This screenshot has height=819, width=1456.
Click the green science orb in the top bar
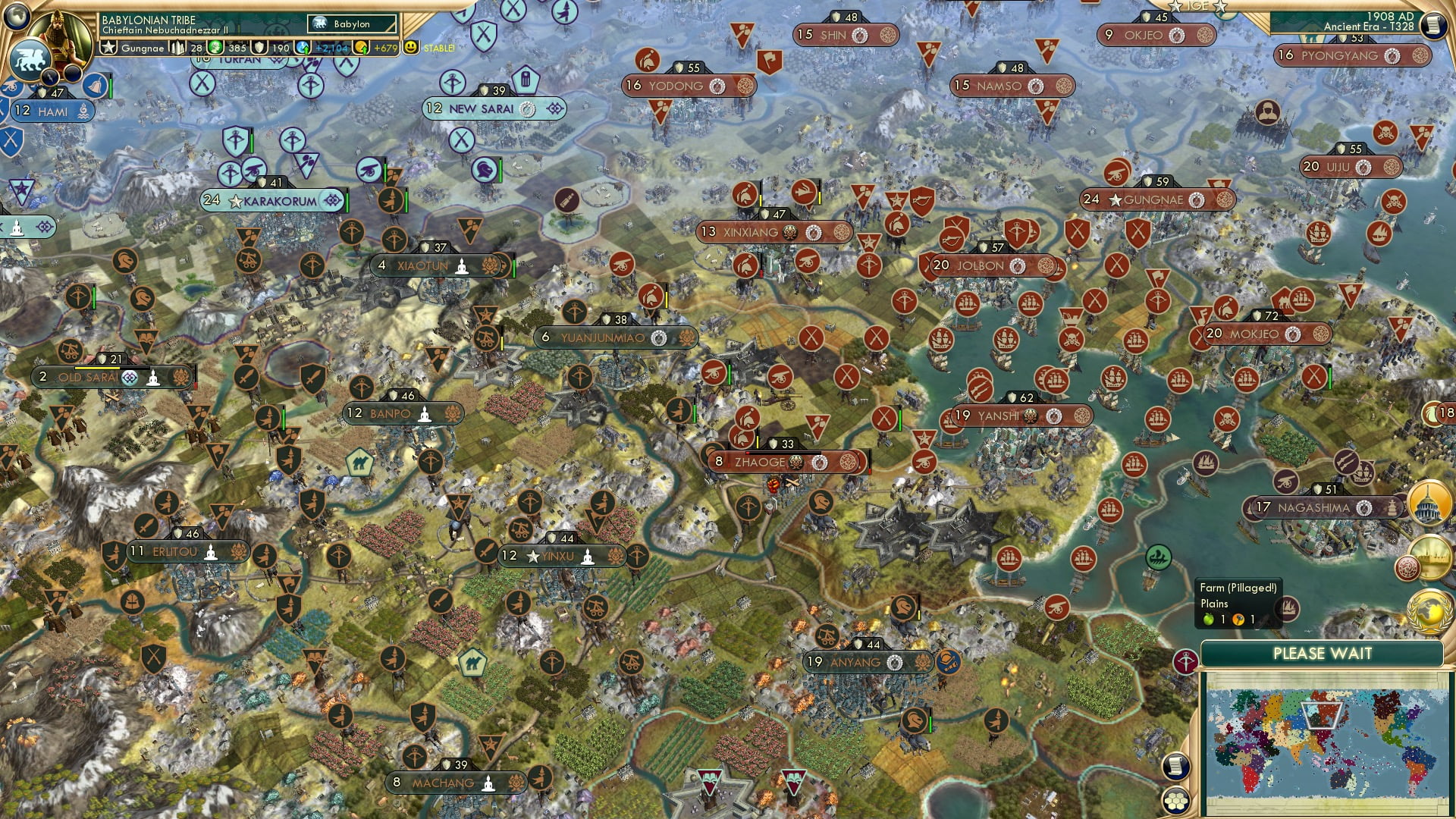215,48
